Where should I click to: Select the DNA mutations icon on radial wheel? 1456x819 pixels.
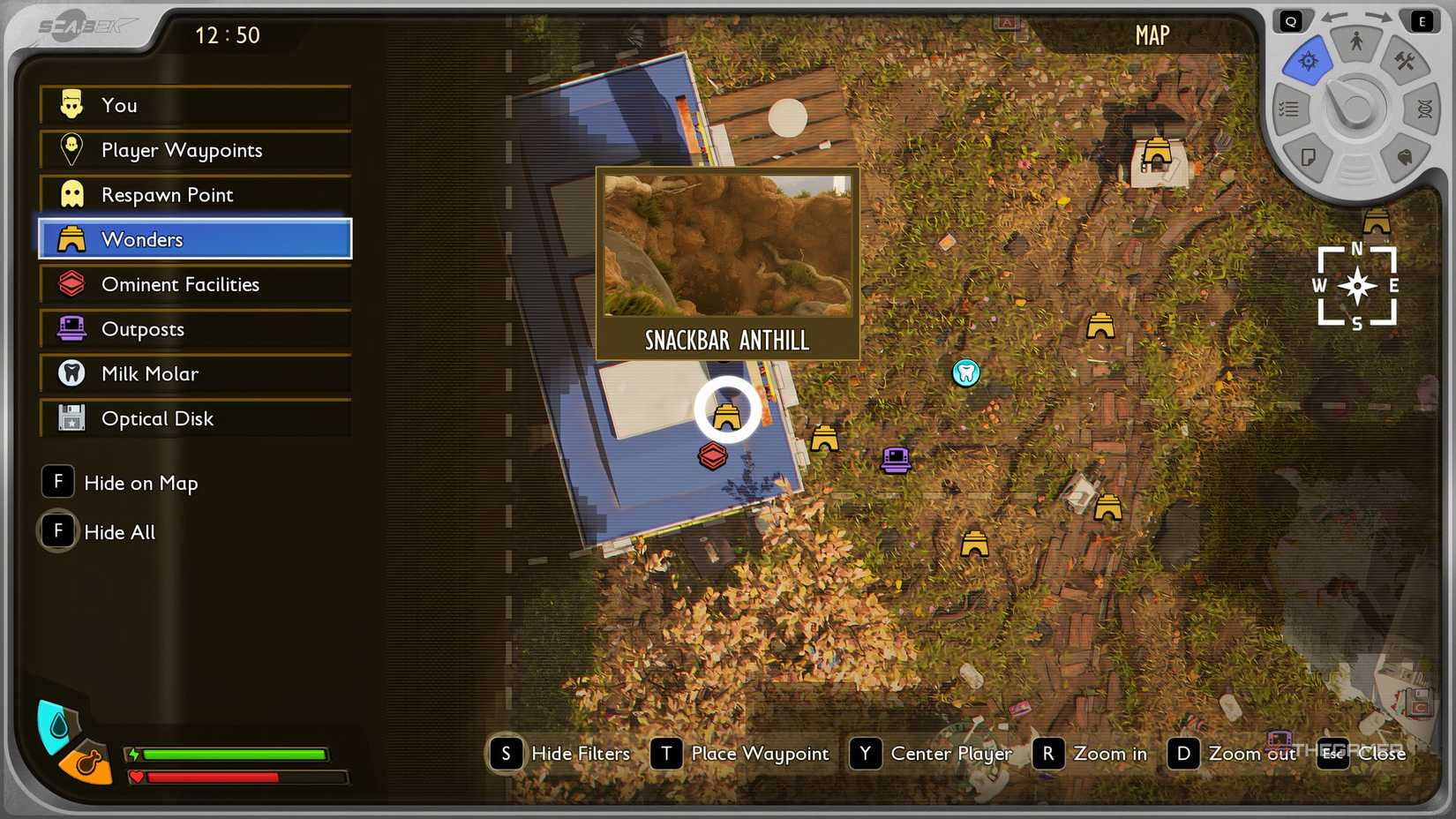point(1422,108)
